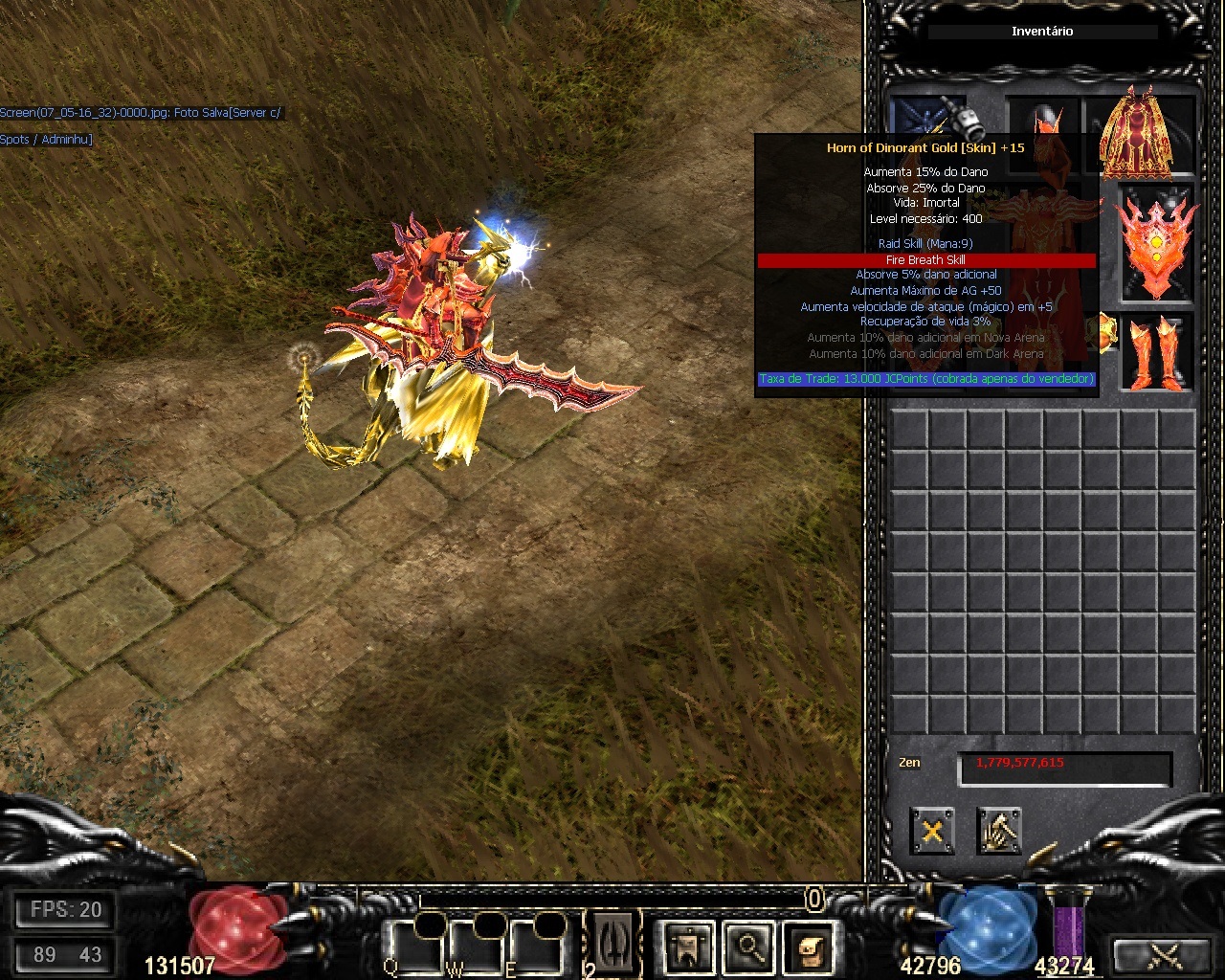Select the equipped orange boots slot
Viewport: 1225px width, 980px height.
(x=1157, y=352)
